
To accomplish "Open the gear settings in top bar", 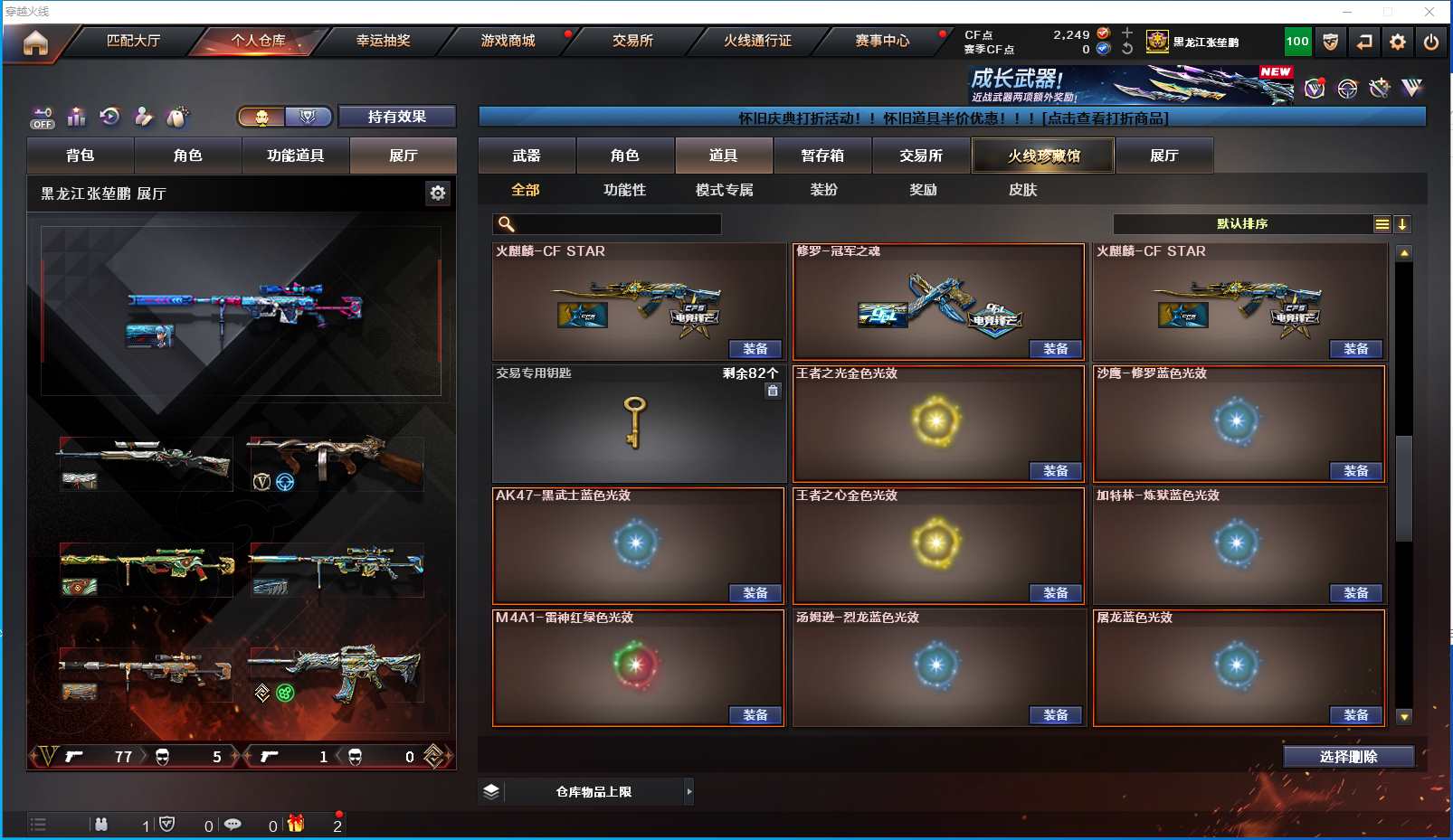I will click(1398, 42).
